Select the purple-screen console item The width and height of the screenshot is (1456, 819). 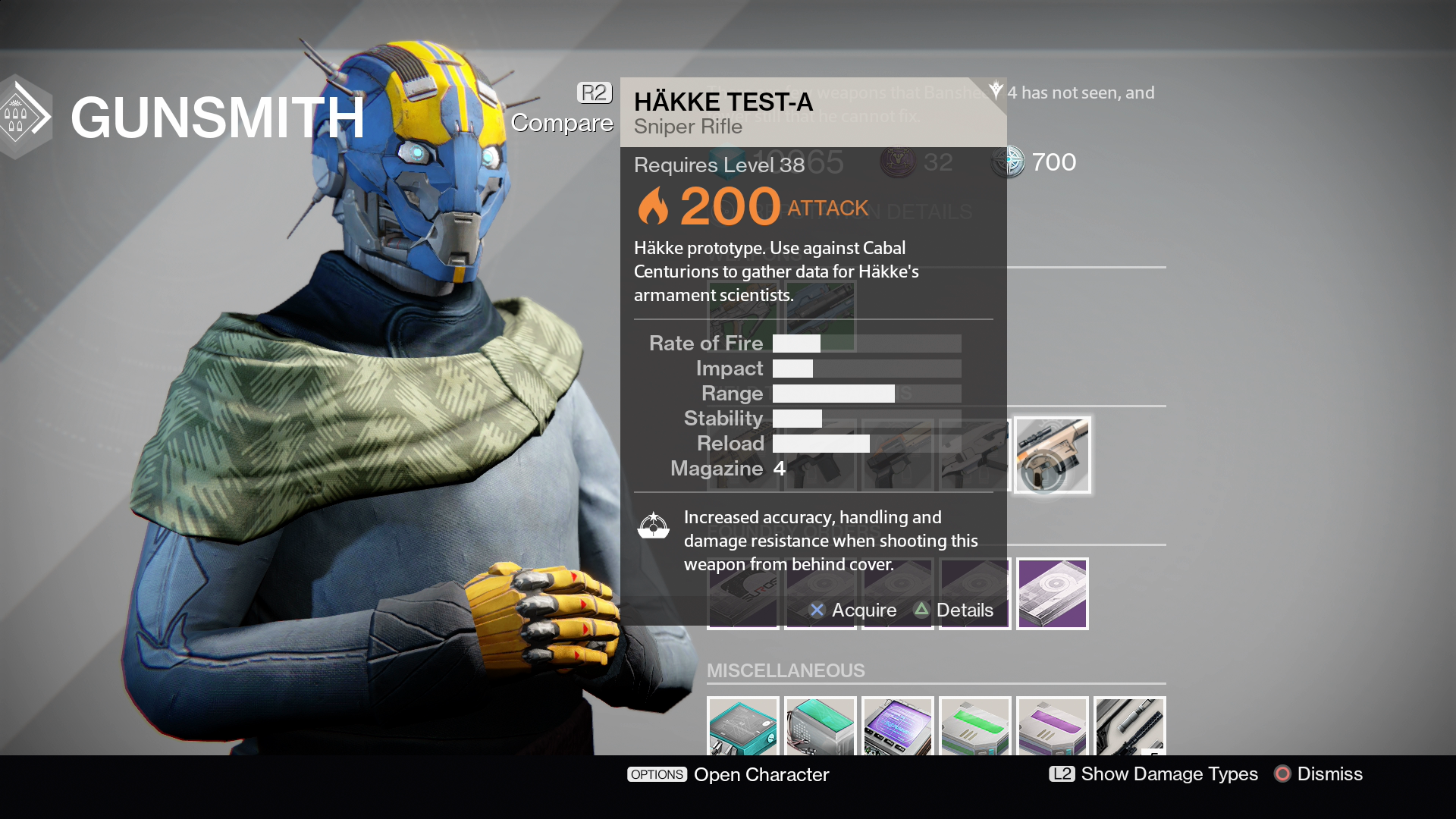tap(897, 726)
